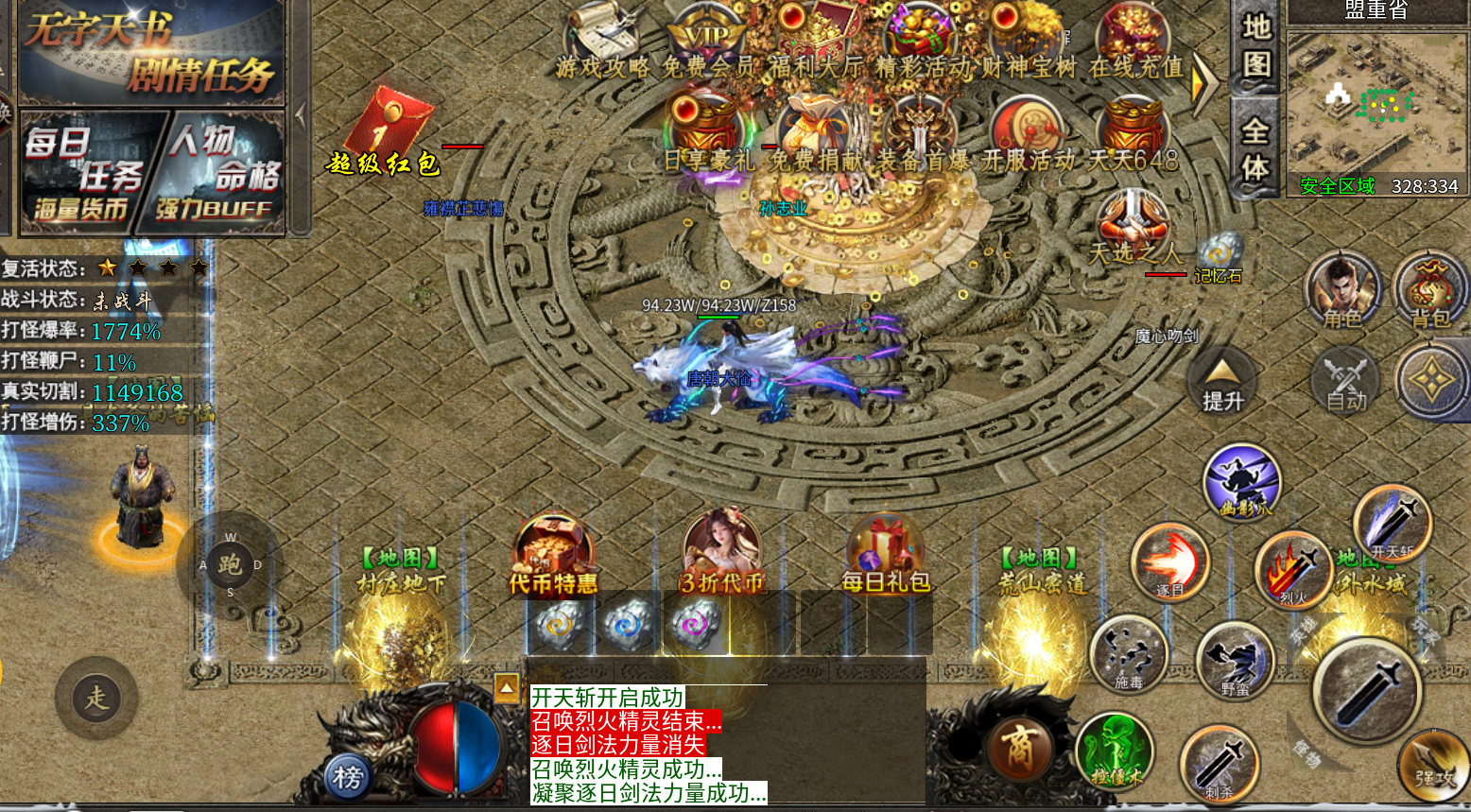Open the 角色 character sheet
The height and width of the screenshot is (812, 1471).
pos(1341,290)
